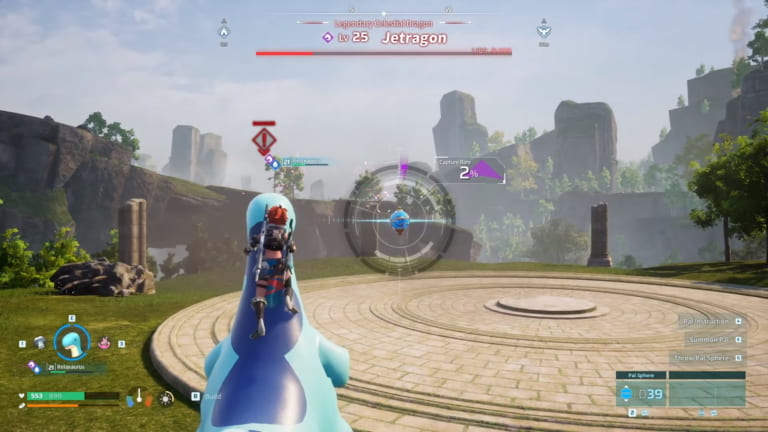This screenshot has width=768, height=432.
Task: Click the sun time-of-day dial
Action: [165, 398]
